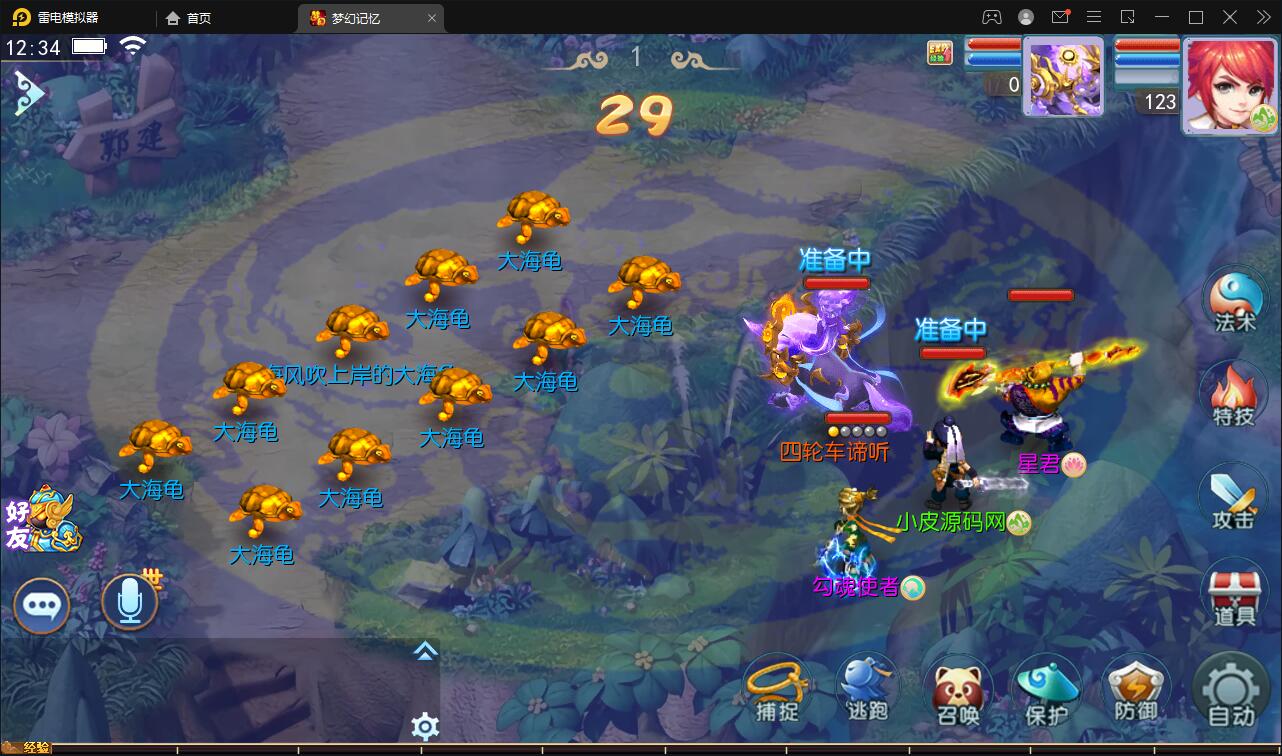
Task: Expand the chat panel with up arrows
Action: pos(425,652)
